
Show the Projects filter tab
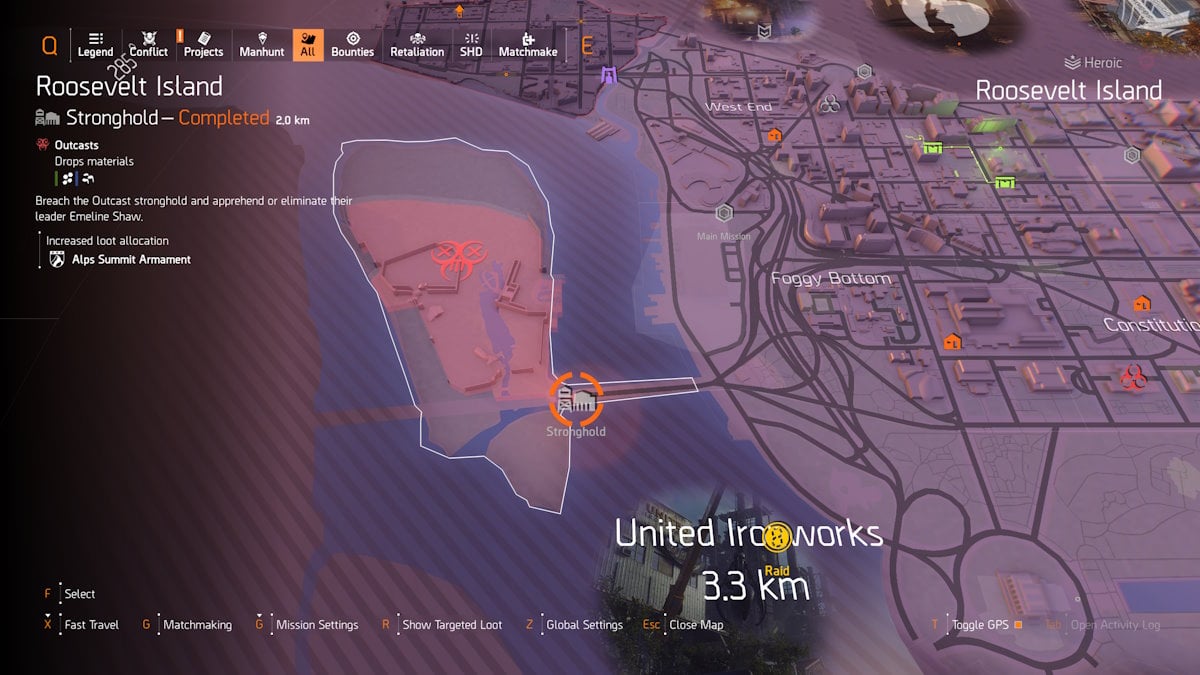pyautogui.click(x=203, y=45)
